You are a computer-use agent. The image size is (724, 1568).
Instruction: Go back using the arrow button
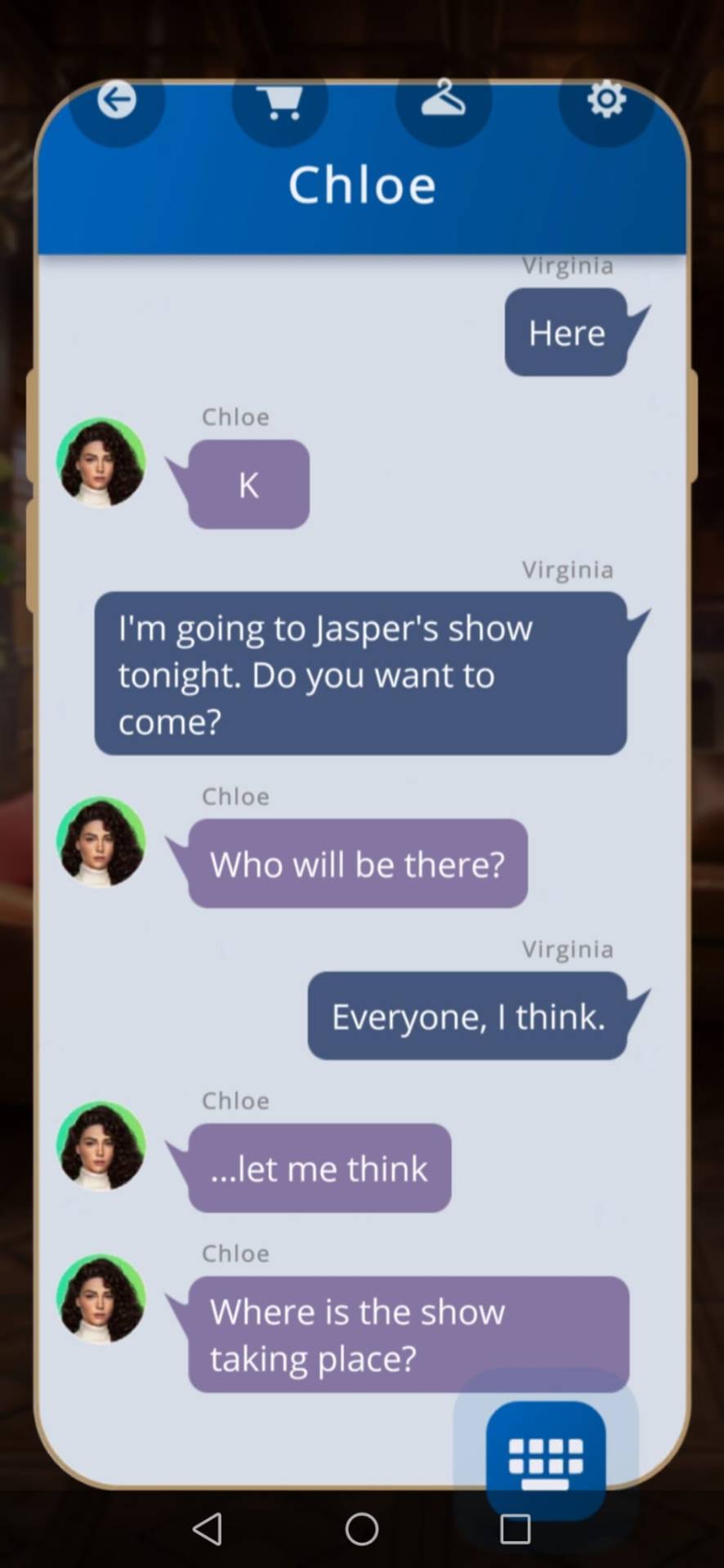(x=117, y=101)
